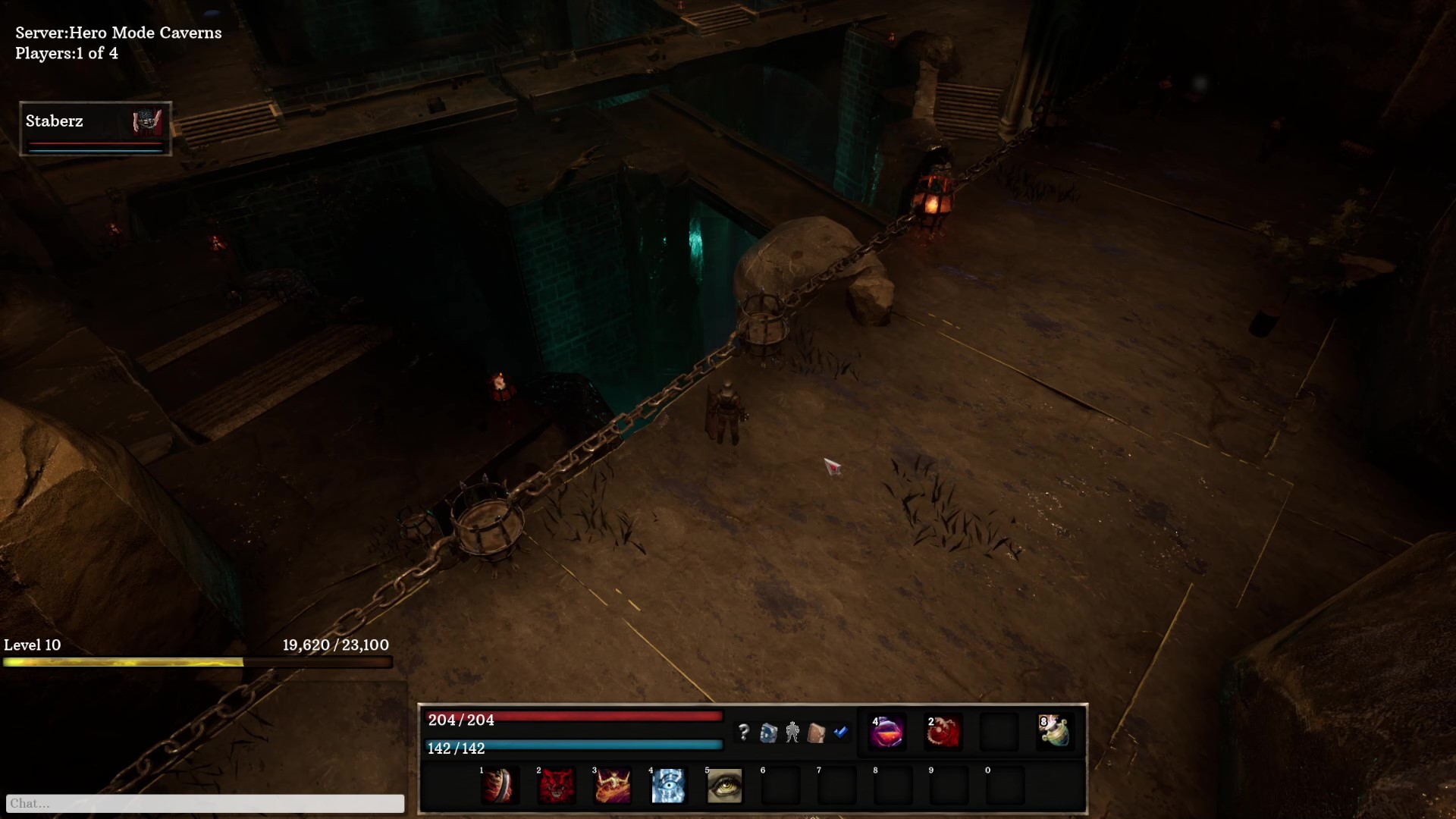
Task: Open the character figure icon
Action: (x=794, y=732)
